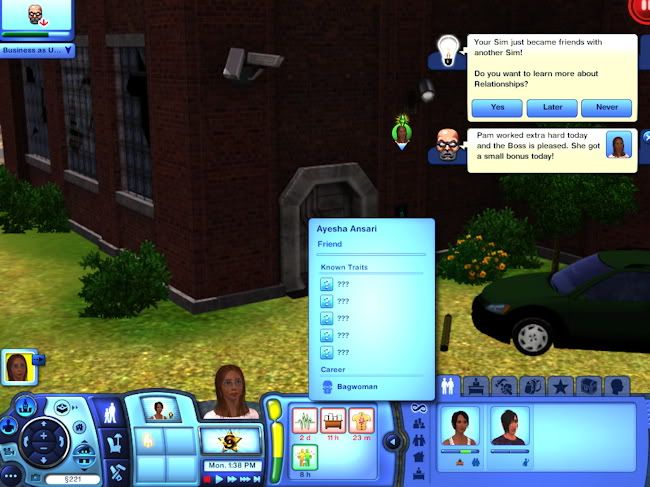
Task: Select the Sim portrait on the left edge
Action: pyautogui.click(x=18, y=367)
